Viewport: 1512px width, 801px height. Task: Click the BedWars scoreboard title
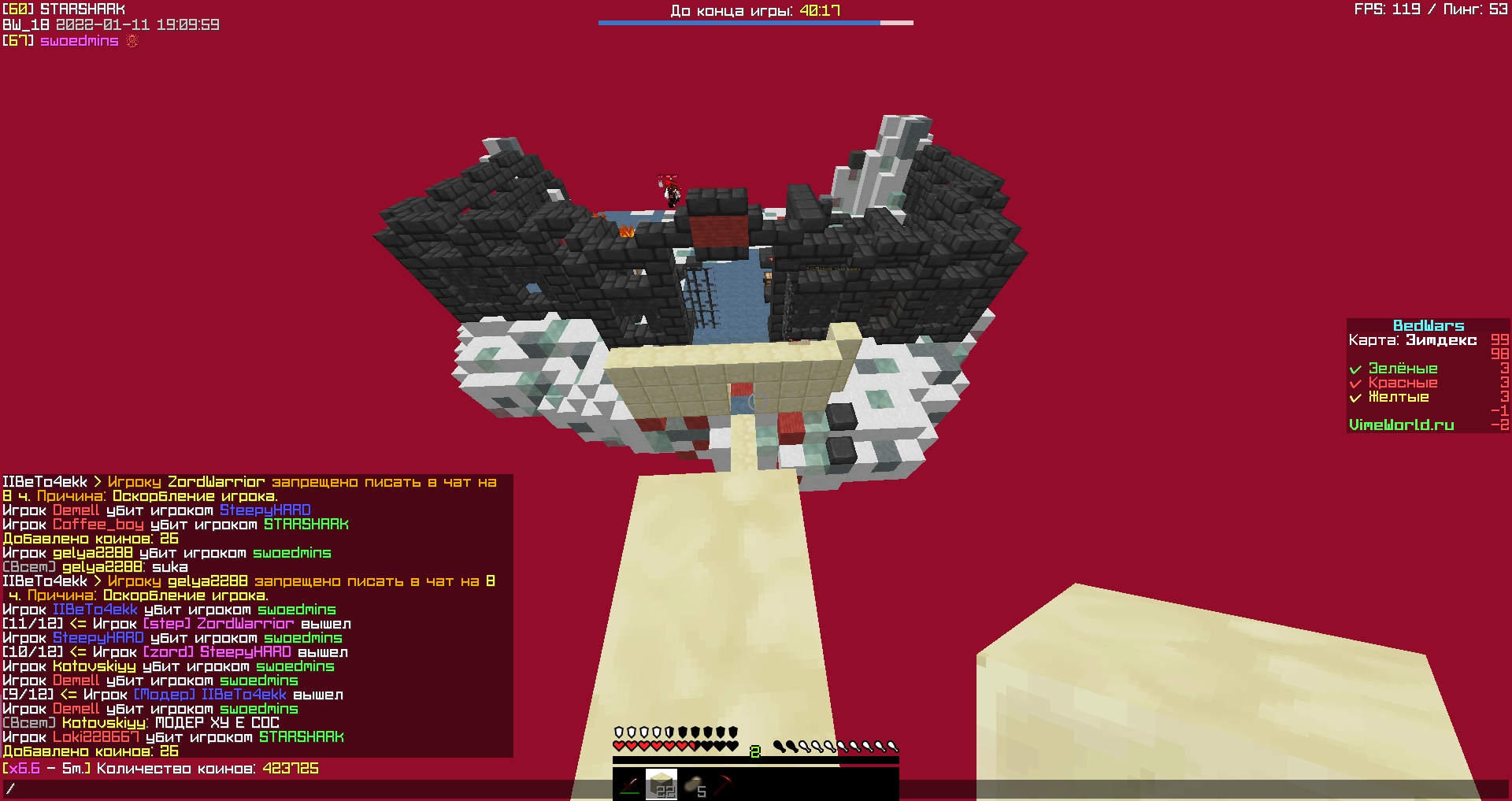(1431, 325)
